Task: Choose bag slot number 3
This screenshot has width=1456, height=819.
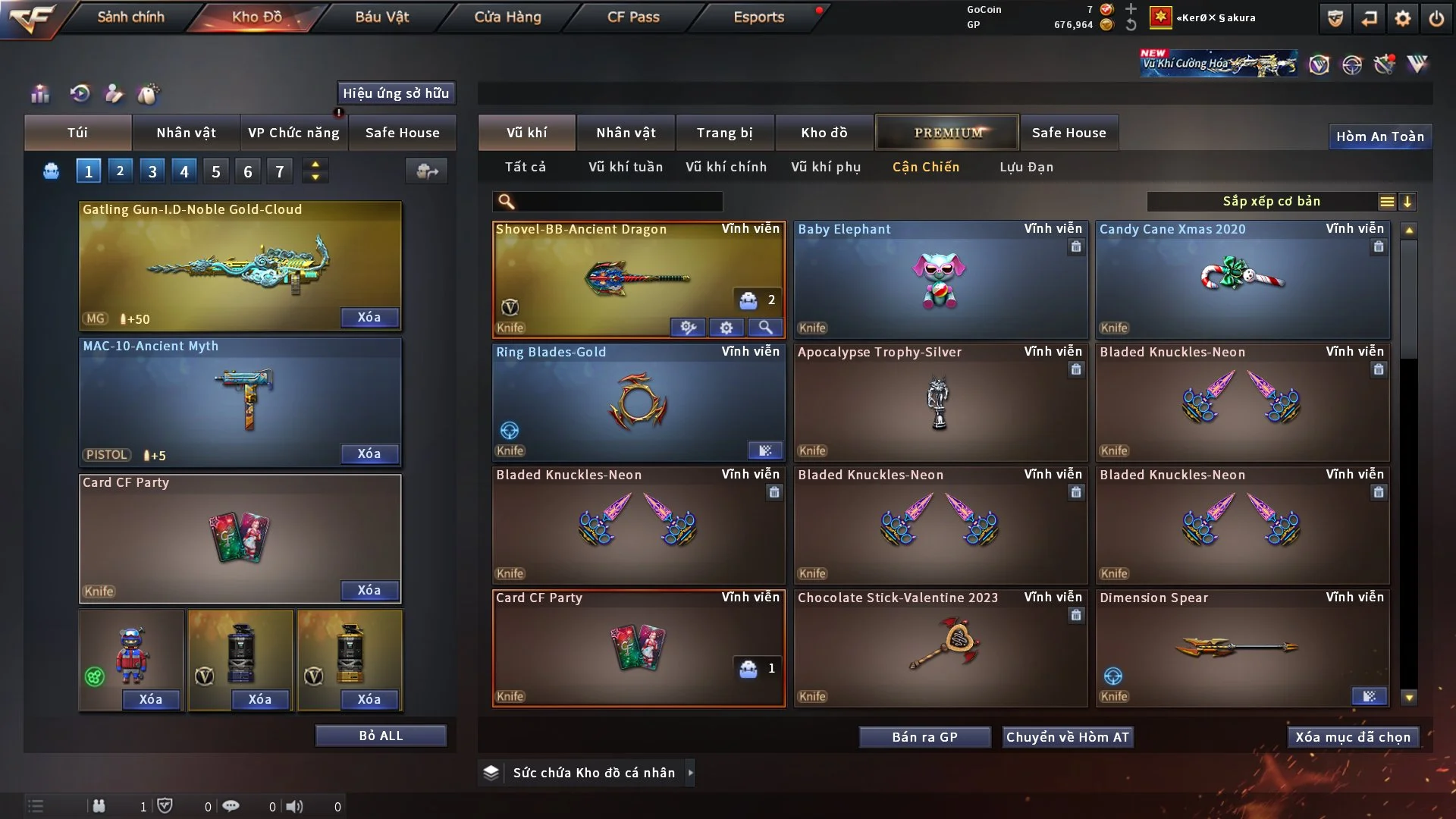Action: 152,171
